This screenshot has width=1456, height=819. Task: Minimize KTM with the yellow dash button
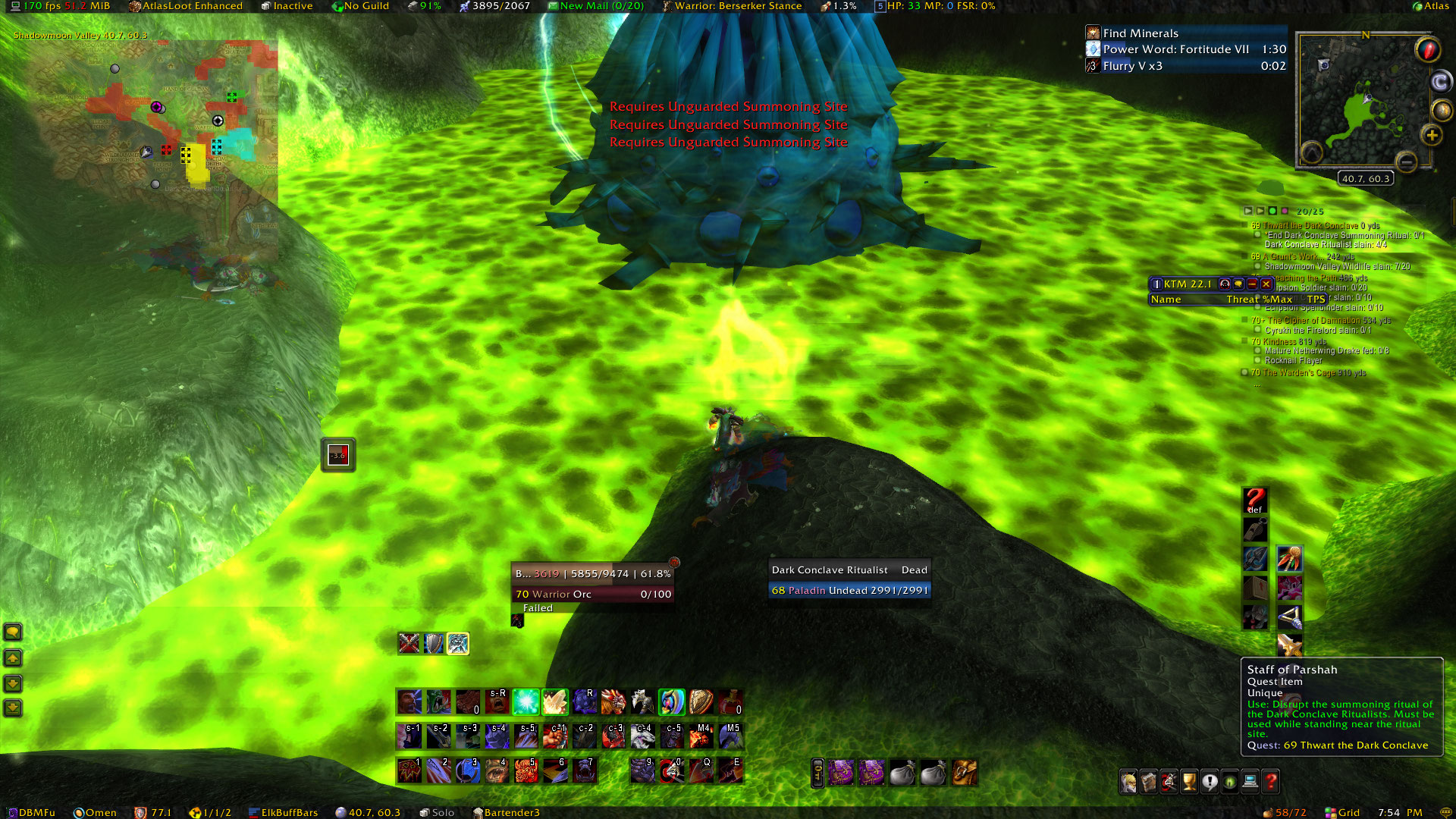pyautogui.click(x=1252, y=284)
